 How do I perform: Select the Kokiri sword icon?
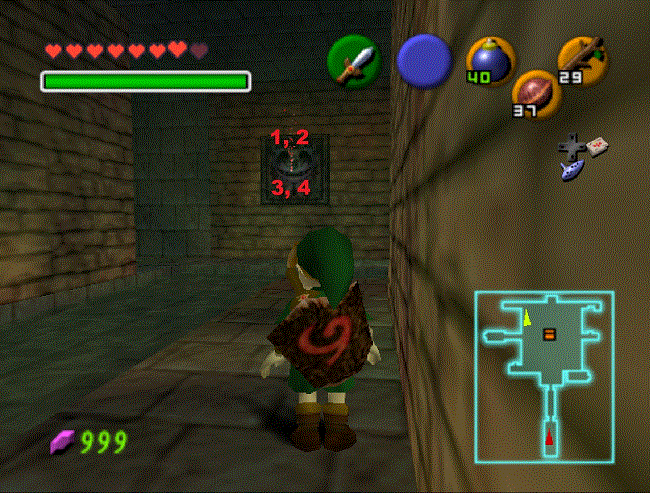pyautogui.click(x=353, y=61)
